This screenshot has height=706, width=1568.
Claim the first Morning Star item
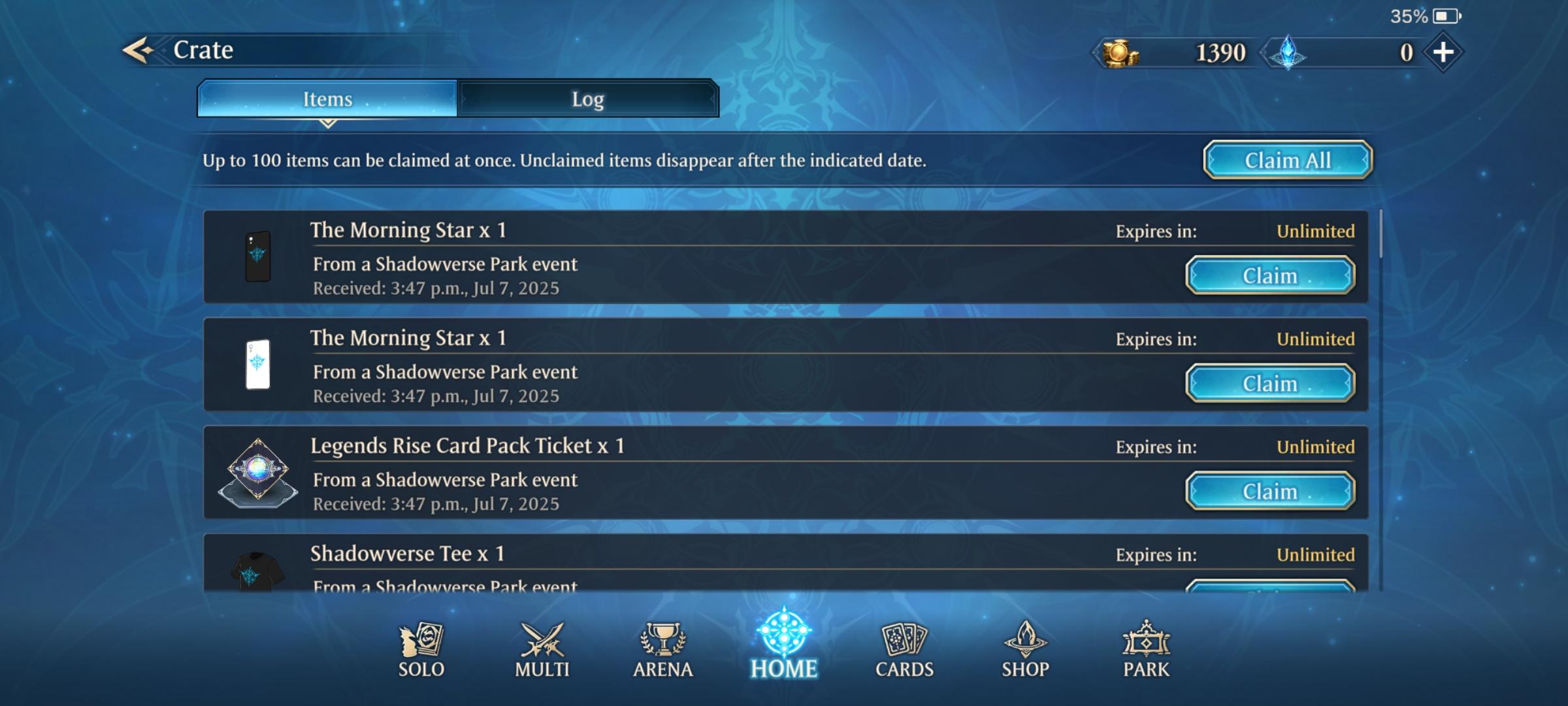tap(1271, 275)
